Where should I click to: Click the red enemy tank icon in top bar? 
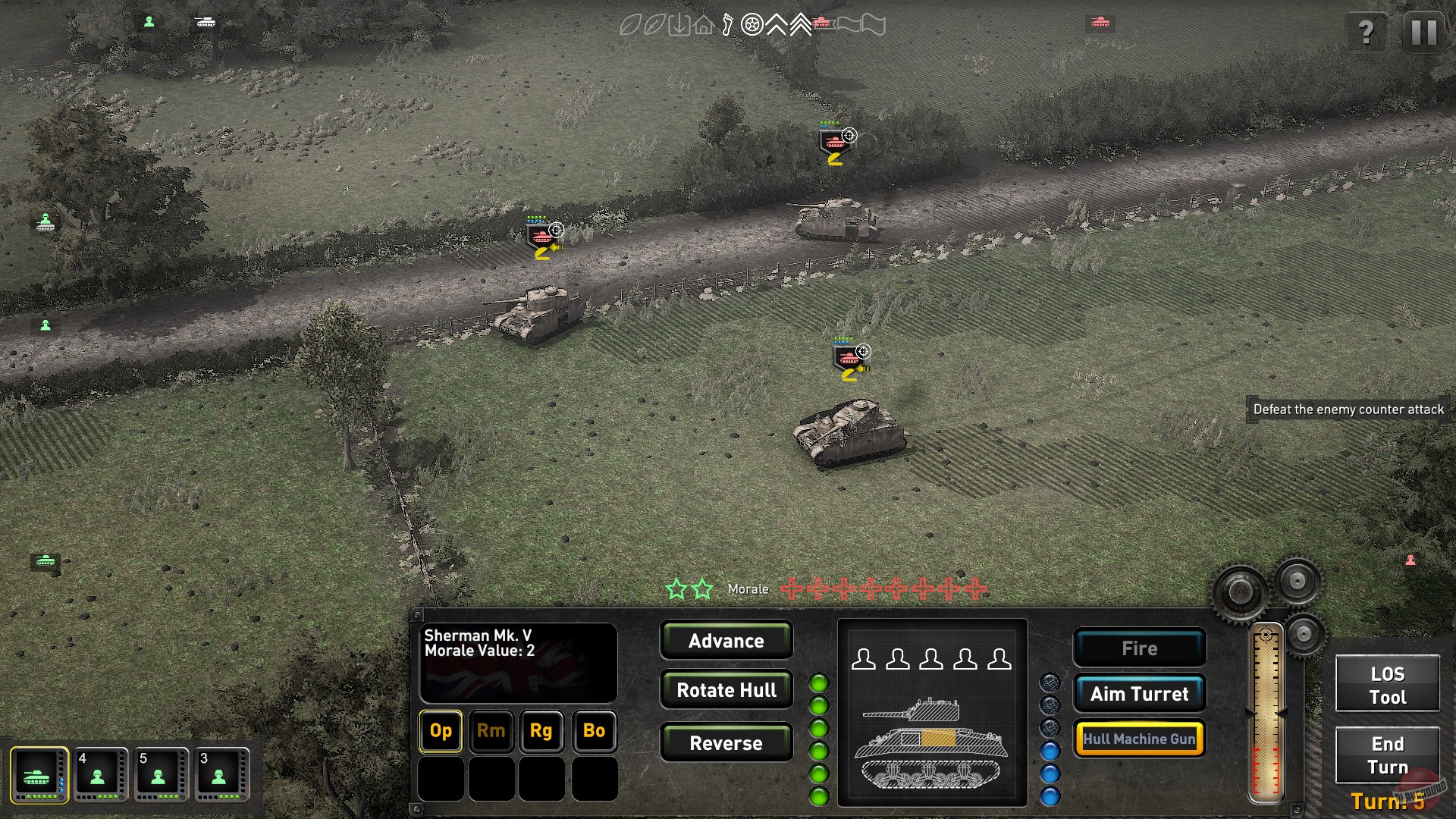(x=824, y=24)
